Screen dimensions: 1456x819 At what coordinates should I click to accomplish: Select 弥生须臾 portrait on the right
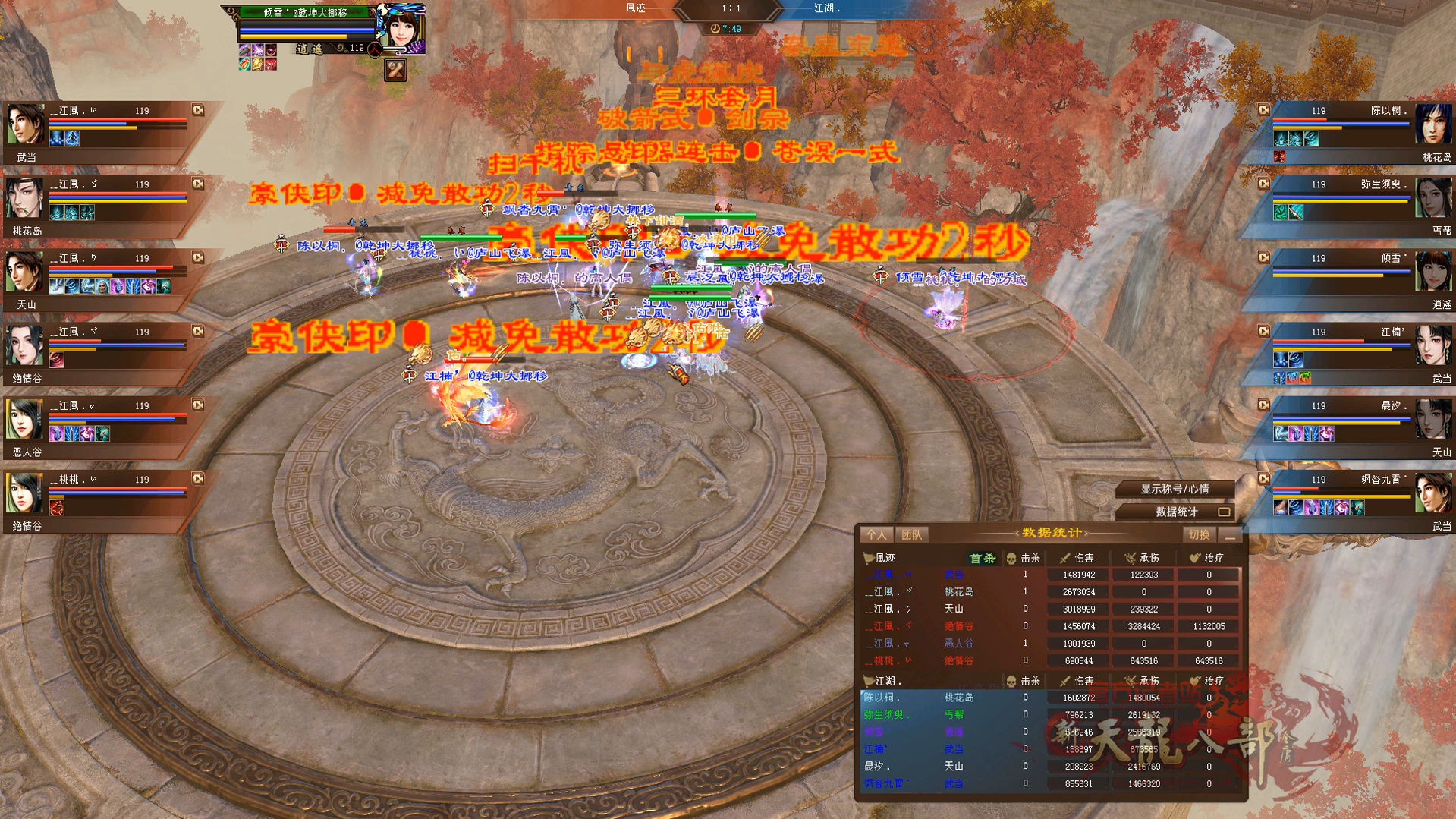(1432, 198)
